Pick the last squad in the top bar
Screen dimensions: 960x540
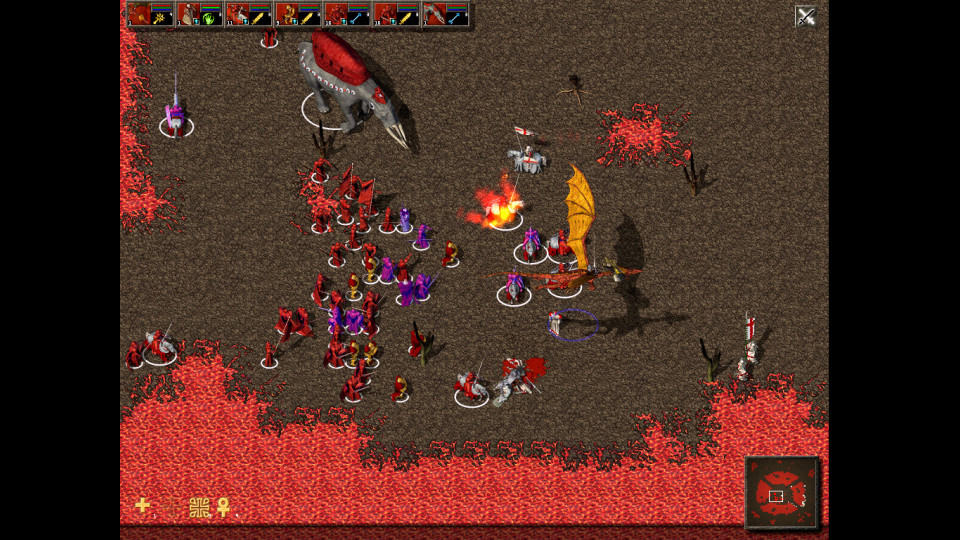pyautogui.click(x=444, y=15)
